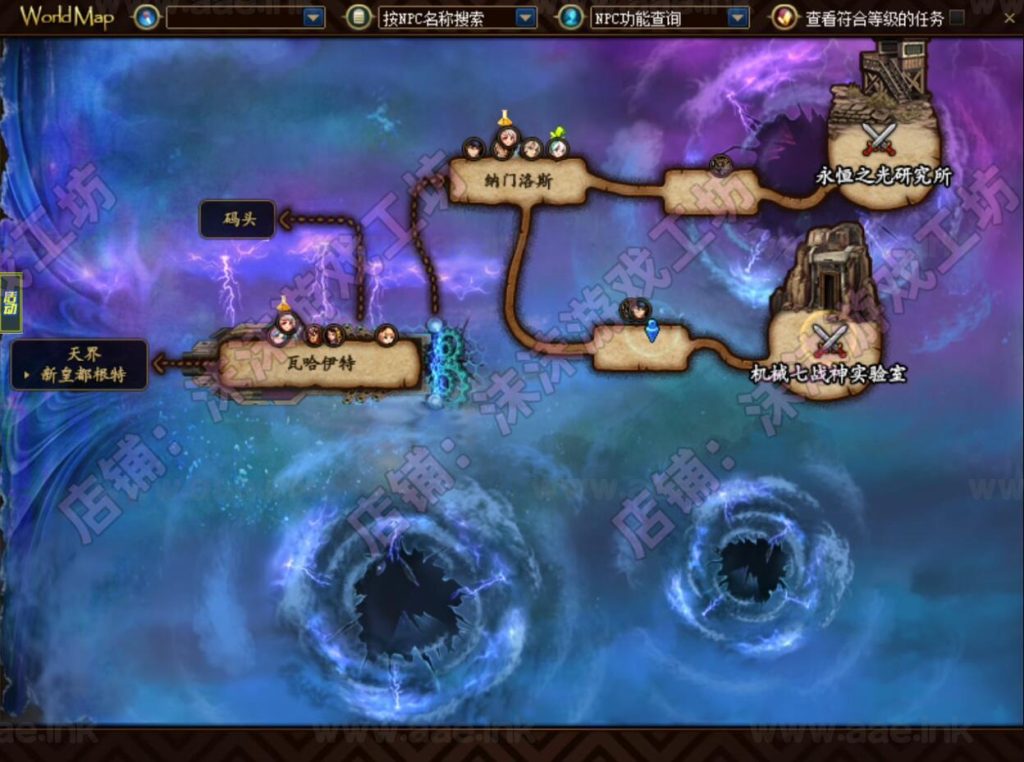1024x762 pixels.
Task: Toggle the 查看符合等级的任务 checkbox
Action: (x=957, y=17)
